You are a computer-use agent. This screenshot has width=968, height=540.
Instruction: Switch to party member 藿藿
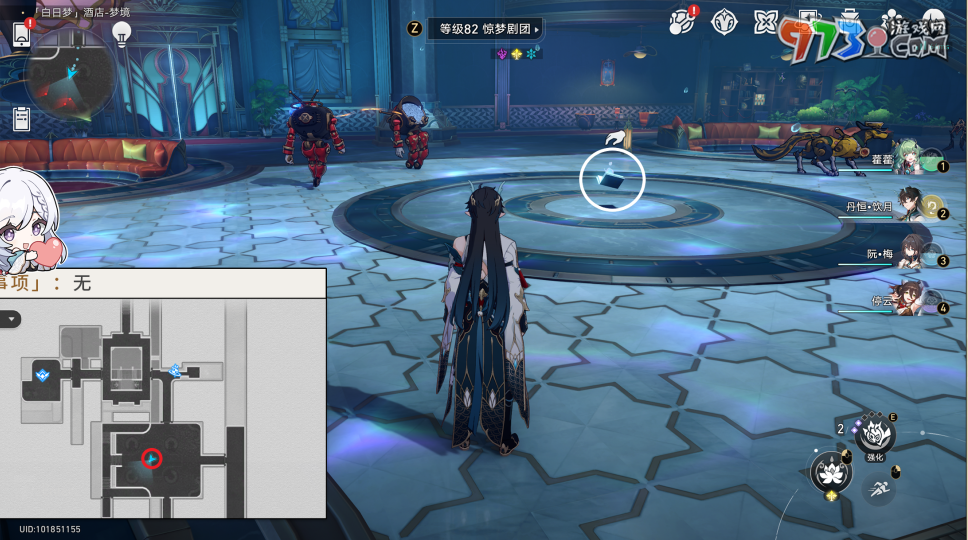(908, 160)
